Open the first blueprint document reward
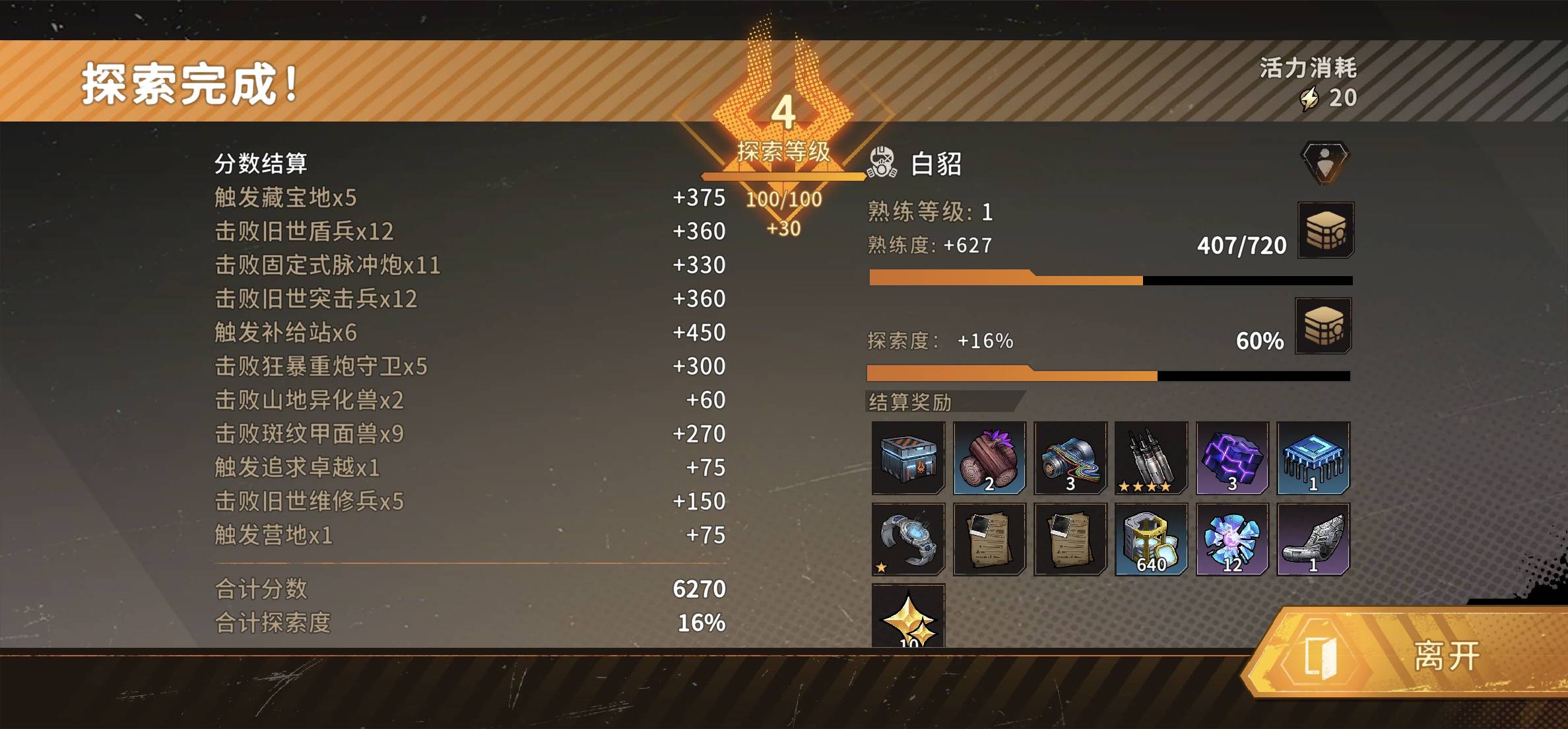 point(989,539)
